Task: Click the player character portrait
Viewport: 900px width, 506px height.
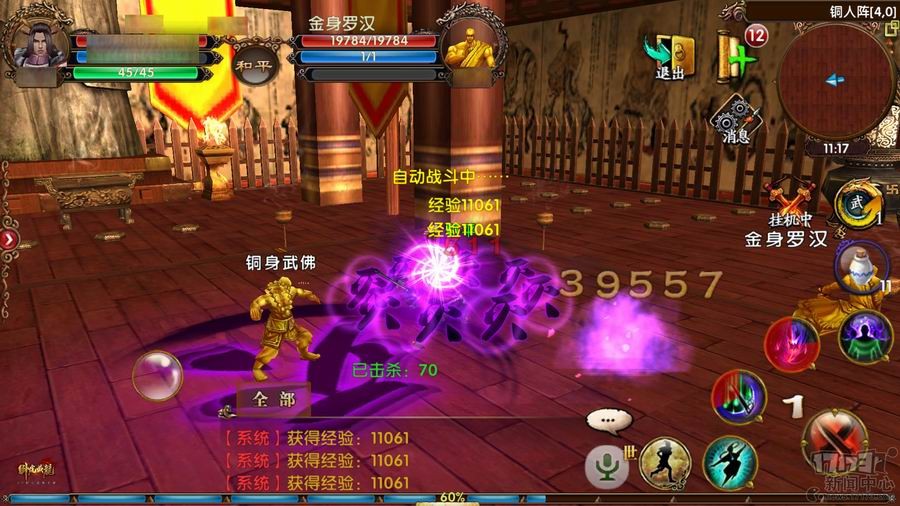Action: point(36,40)
